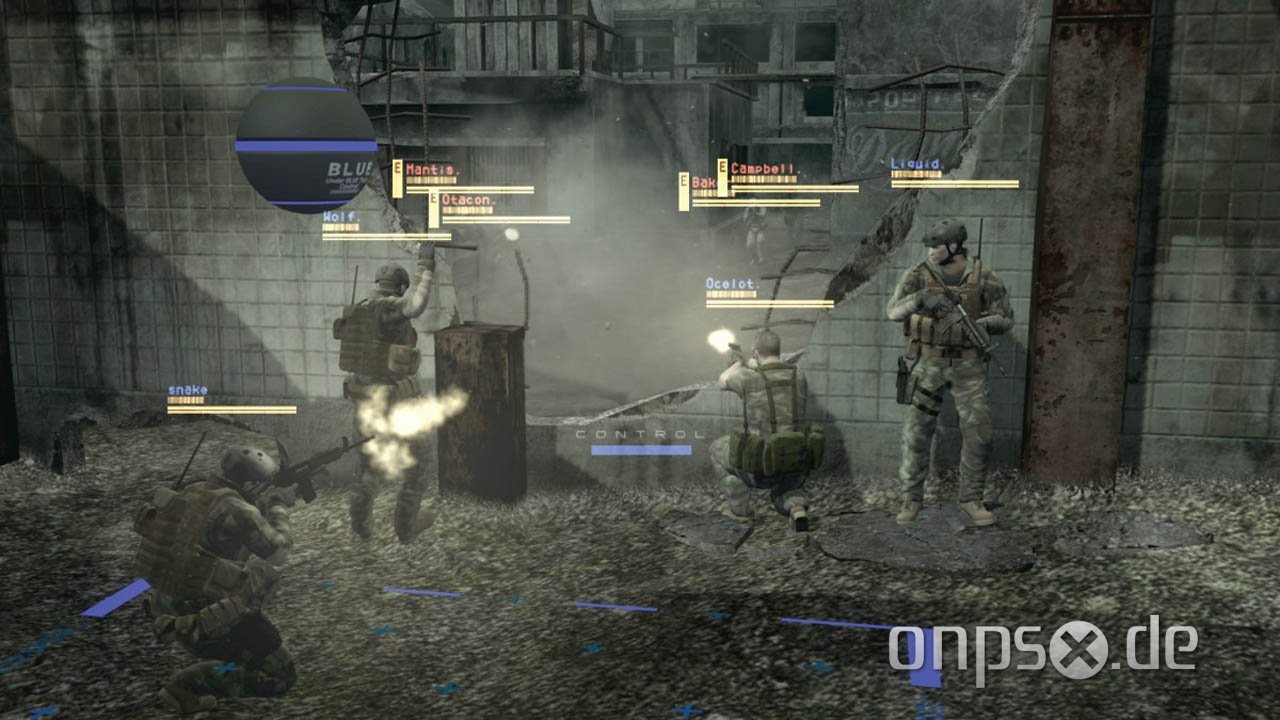Click the E badge beside Bak
The image size is (1280, 720).
(686, 184)
